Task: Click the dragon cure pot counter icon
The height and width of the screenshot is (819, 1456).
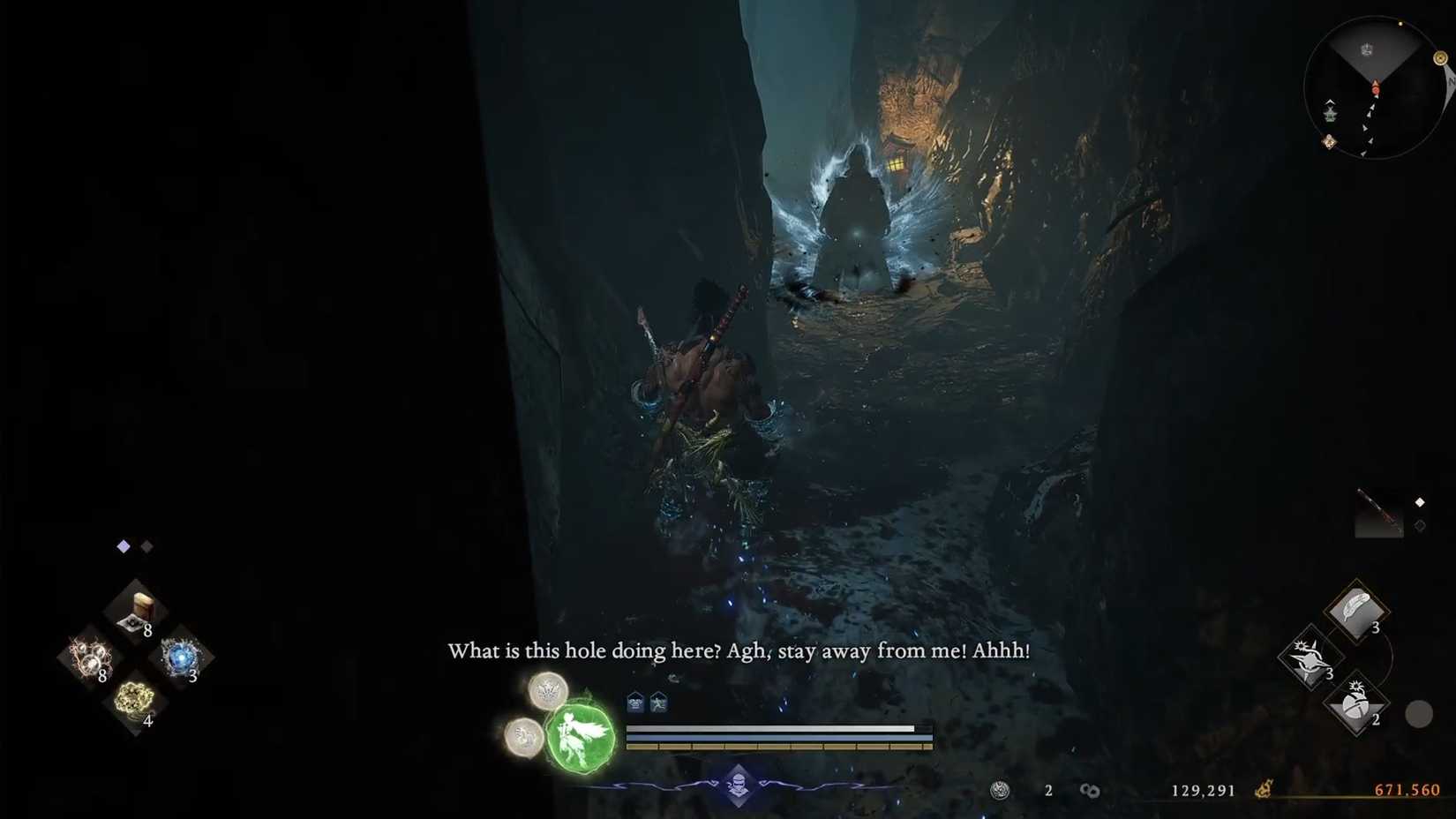Action: click(x=1000, y=790)
